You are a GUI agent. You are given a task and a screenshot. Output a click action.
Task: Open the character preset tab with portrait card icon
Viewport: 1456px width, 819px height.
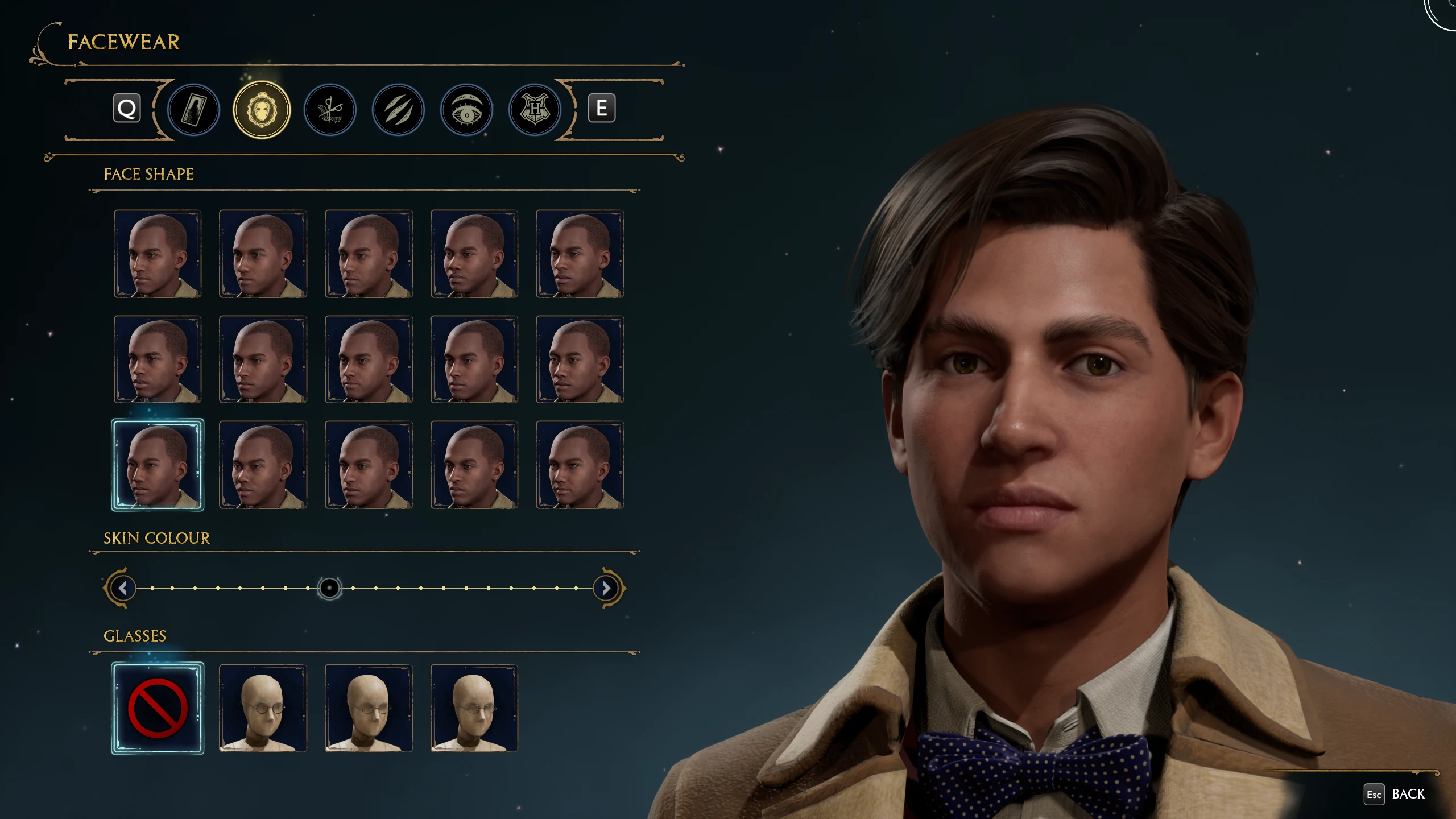click(193, 110)
